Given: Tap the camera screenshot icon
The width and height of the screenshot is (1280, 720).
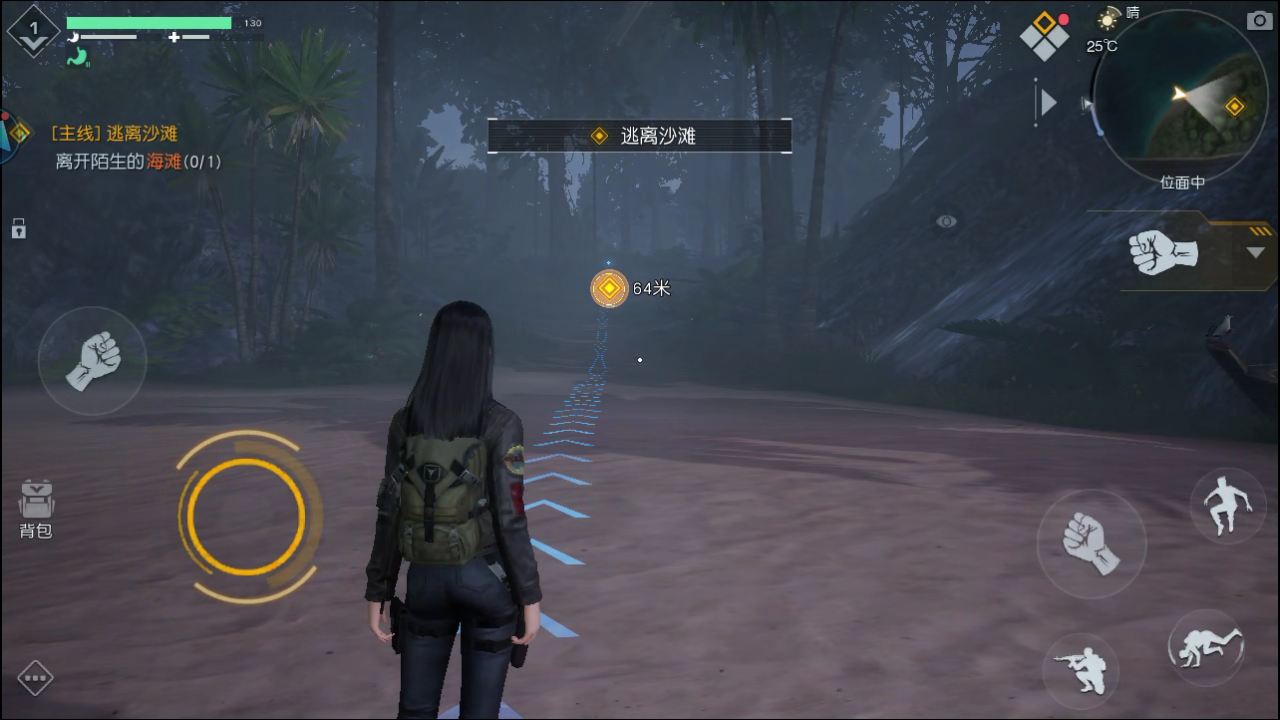Looking at the screenshot, I should (x=1257, y=19).
